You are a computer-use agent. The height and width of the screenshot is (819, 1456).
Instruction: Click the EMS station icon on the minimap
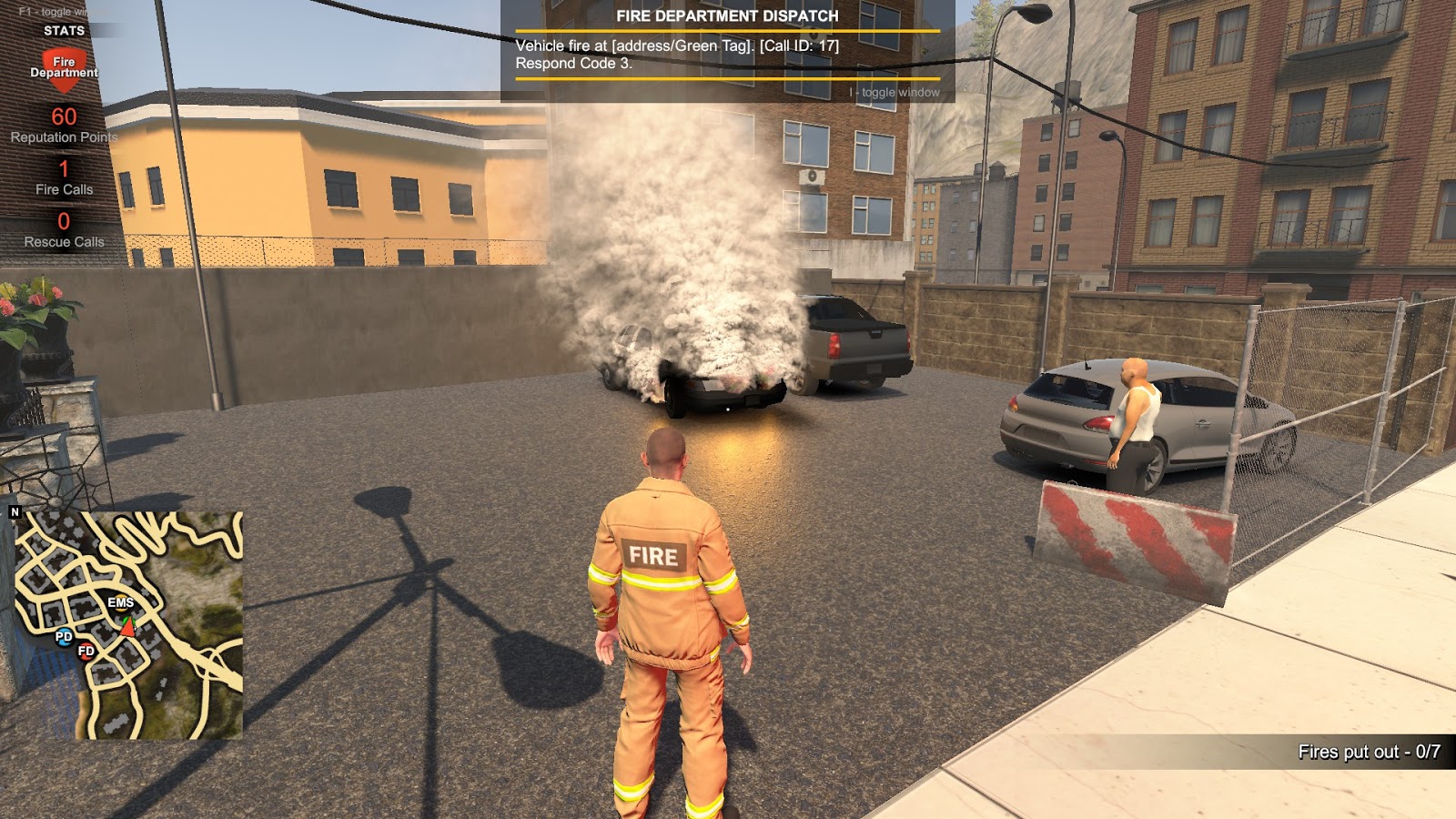coord(120,602)
